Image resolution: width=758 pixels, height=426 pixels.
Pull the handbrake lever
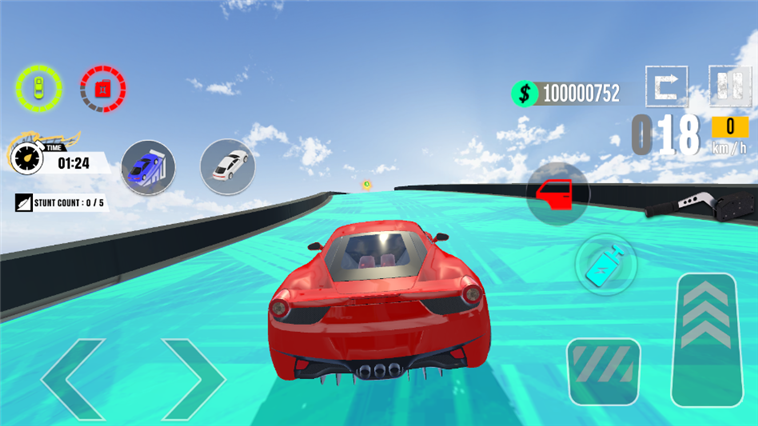pyautogui.click(x=701, y=203)
